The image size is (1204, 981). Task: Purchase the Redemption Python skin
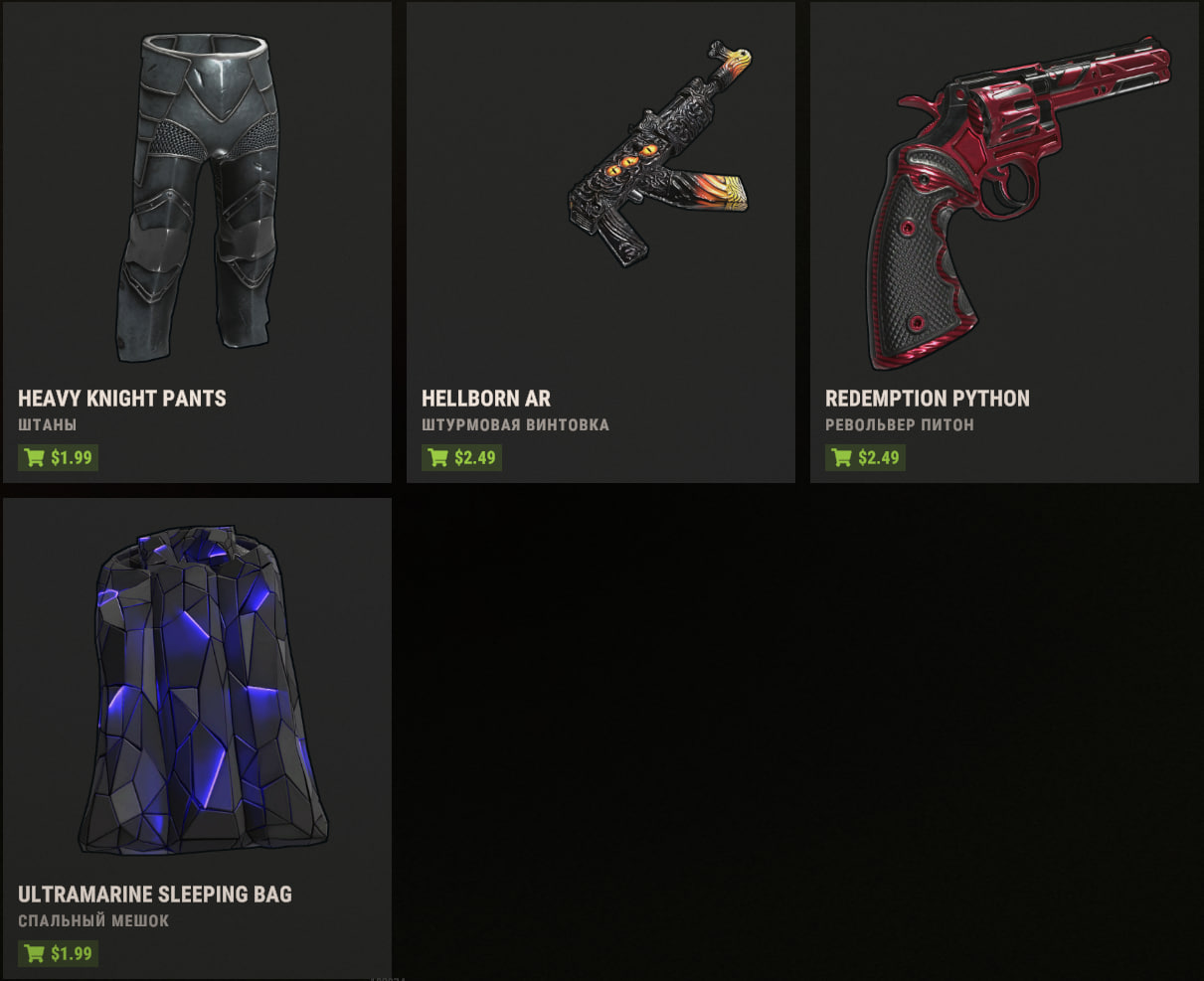866,458
